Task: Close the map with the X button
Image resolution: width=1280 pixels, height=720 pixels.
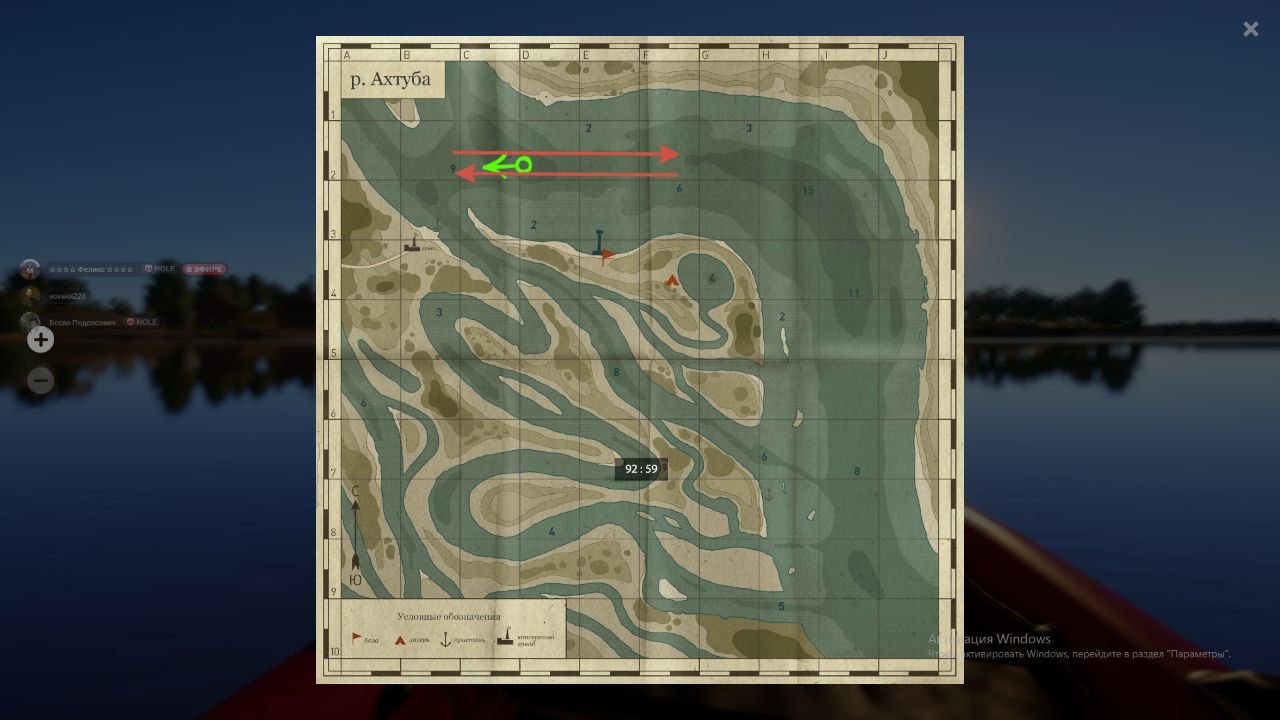Action: pos(1250,29)
